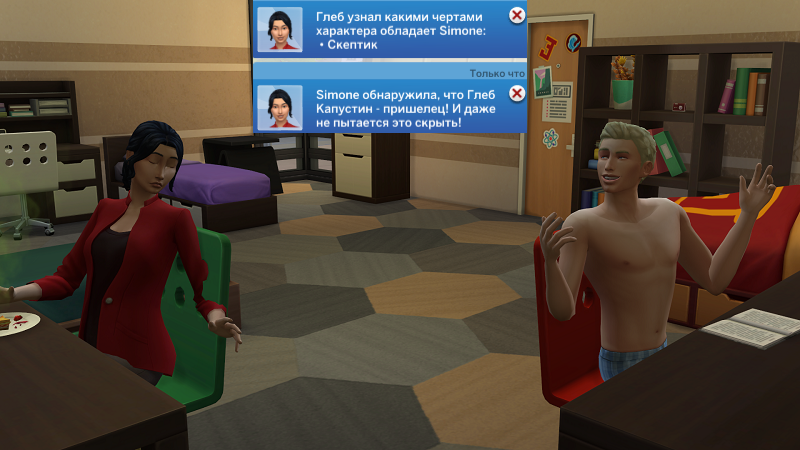This screenshot has width=800, height=450.
Task: Dismiss the пришелец discovery notification
Action: click(x=516, y=94)
